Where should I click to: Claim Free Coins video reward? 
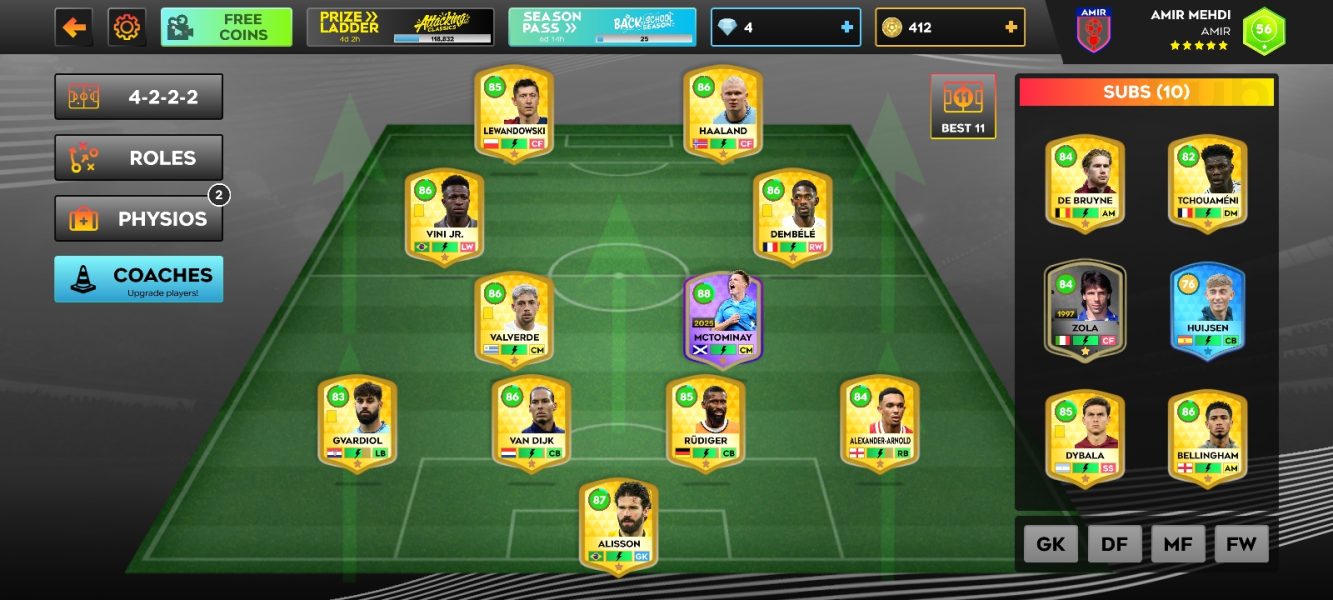tap(227, 27)
